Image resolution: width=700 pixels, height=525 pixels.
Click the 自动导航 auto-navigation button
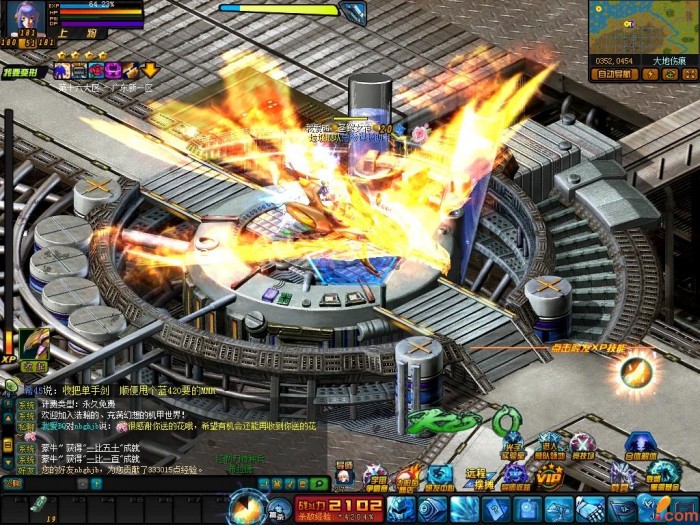point(615,73)
